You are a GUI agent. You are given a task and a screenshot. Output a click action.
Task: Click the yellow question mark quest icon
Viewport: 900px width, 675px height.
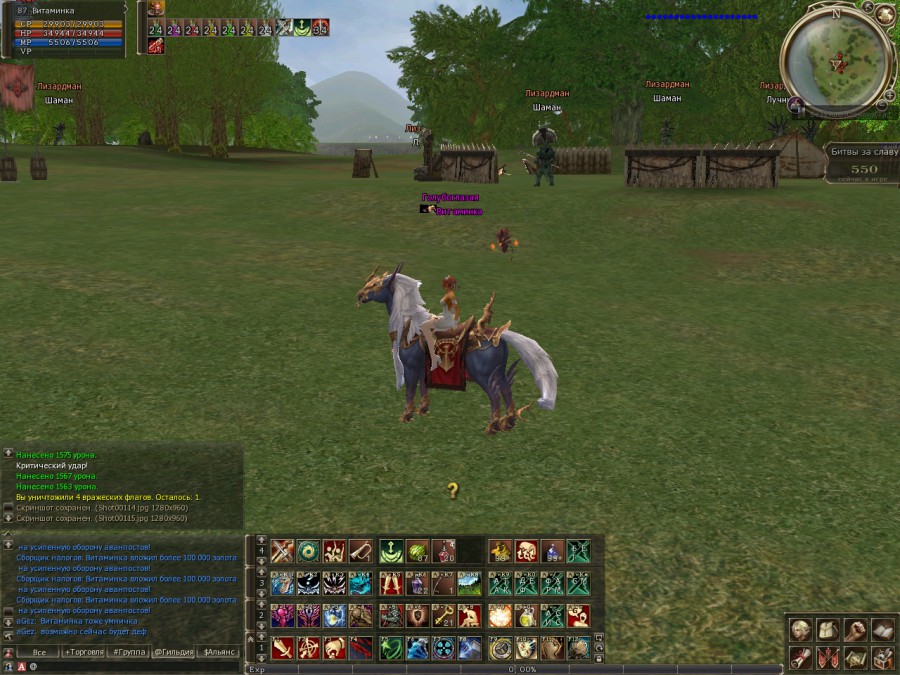coord(452,490)
